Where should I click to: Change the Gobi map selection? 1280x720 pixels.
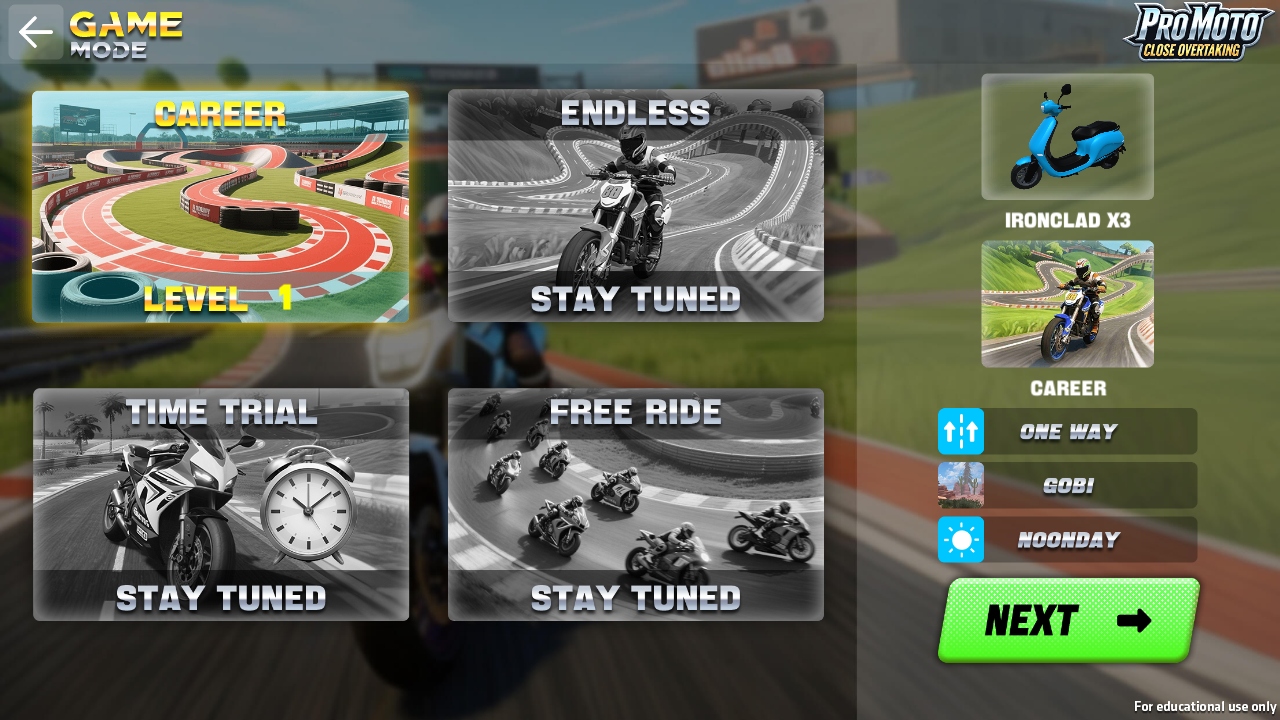pos(1067,485)
